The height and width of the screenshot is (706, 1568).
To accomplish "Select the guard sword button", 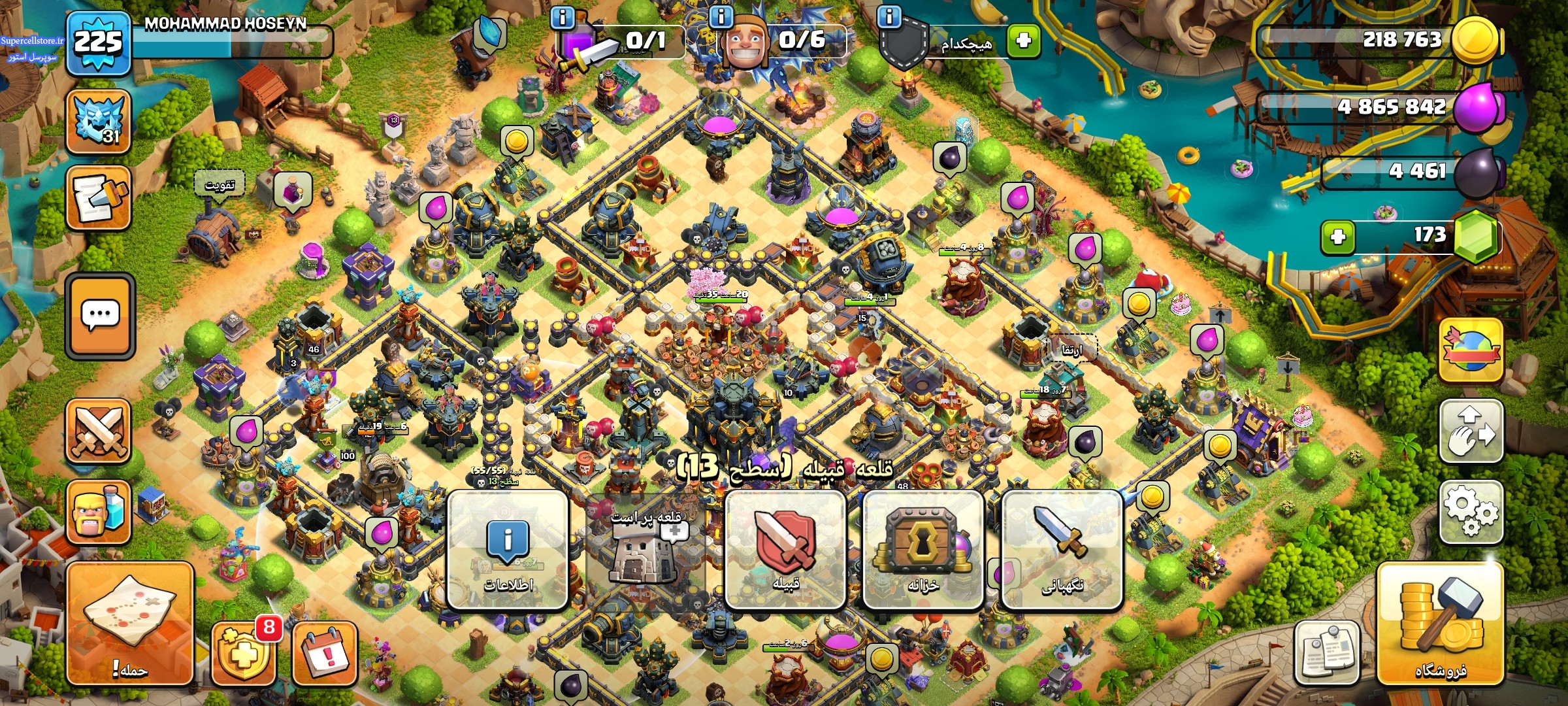I will 1062,550.
